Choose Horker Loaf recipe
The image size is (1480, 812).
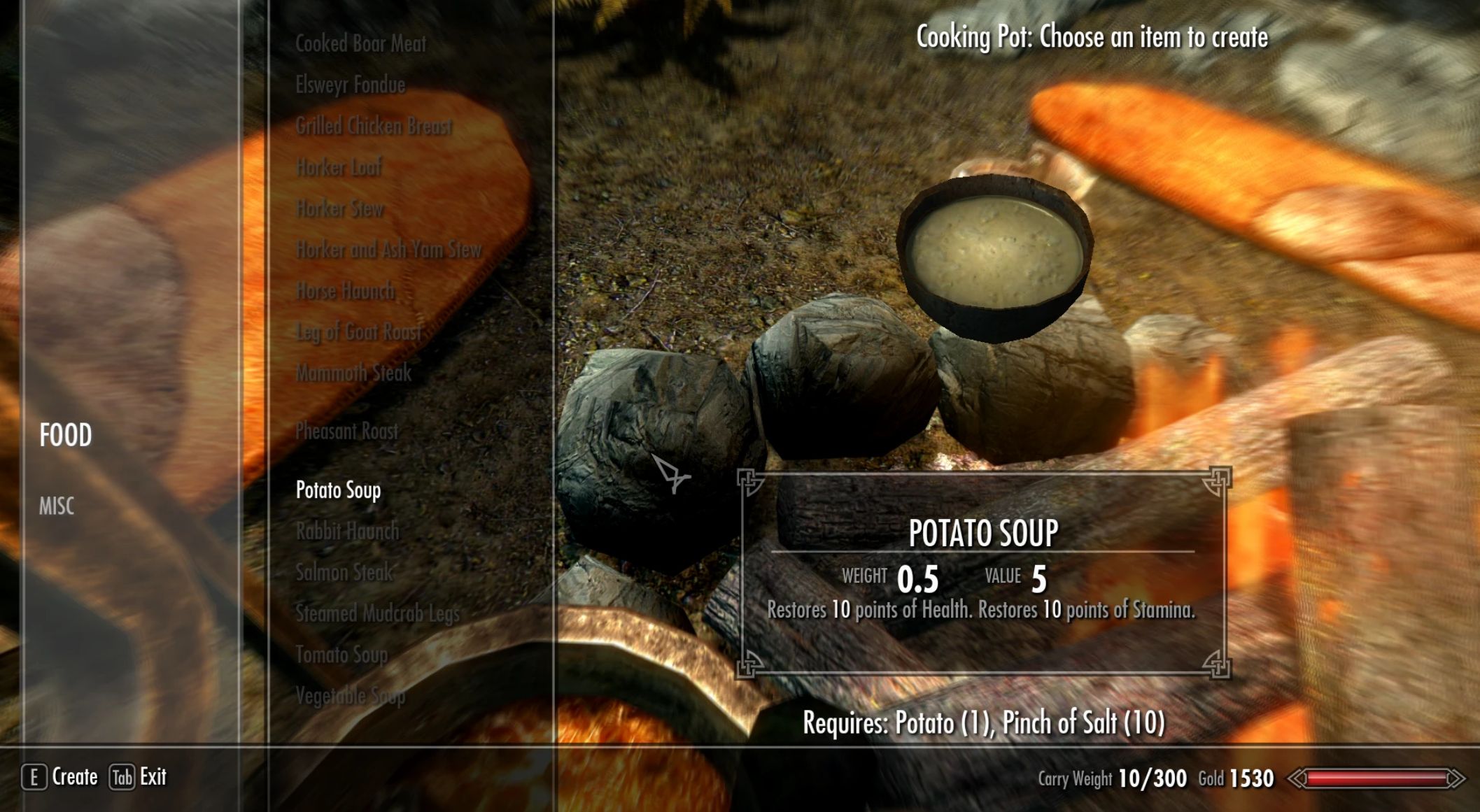(x=339, y=168)
